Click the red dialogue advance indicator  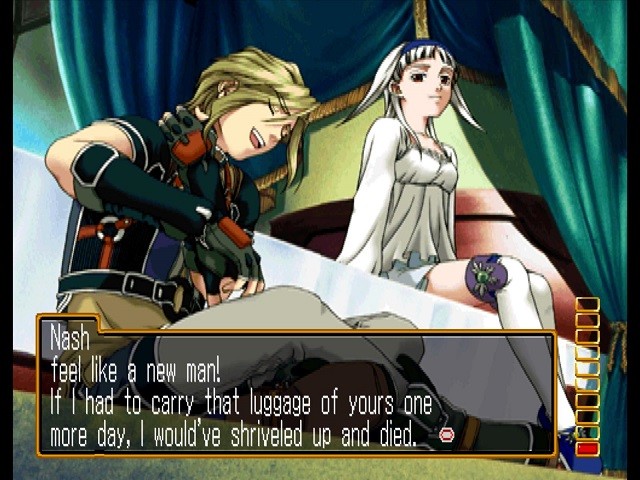tap(446, 435)
